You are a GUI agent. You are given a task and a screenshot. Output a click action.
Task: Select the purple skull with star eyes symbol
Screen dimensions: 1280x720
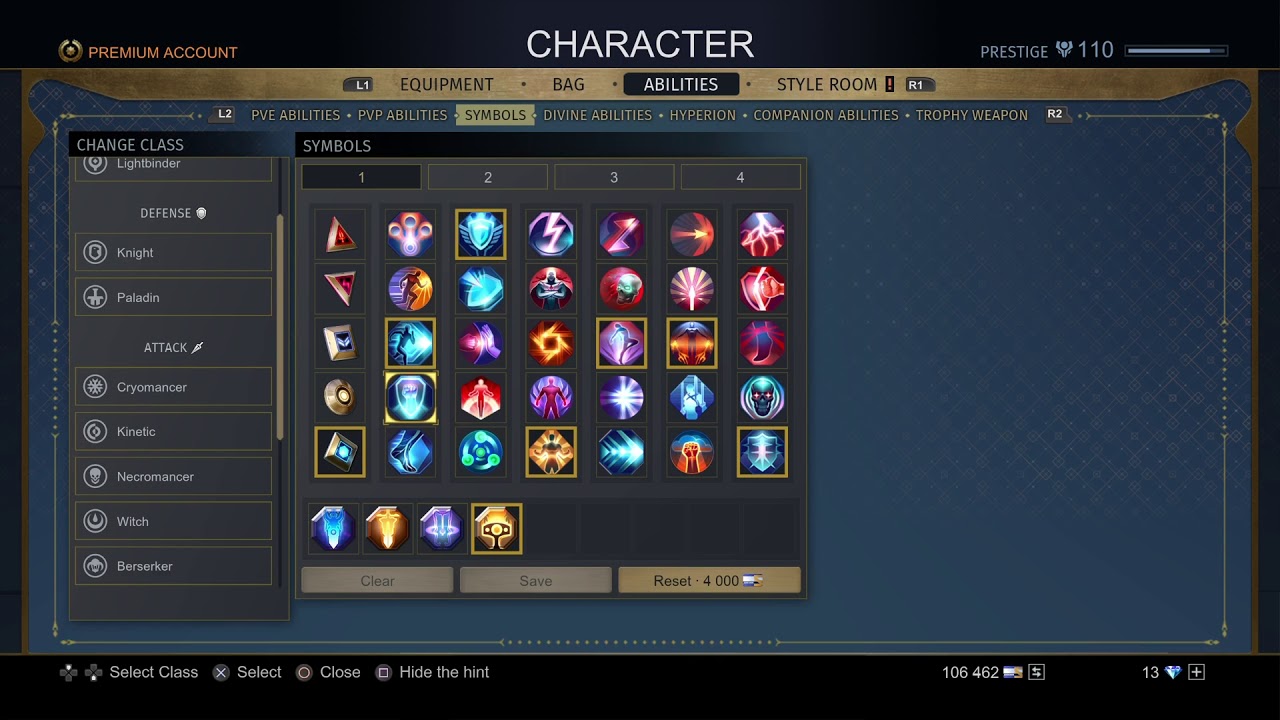pyautogui.click(x=762, y=397)
